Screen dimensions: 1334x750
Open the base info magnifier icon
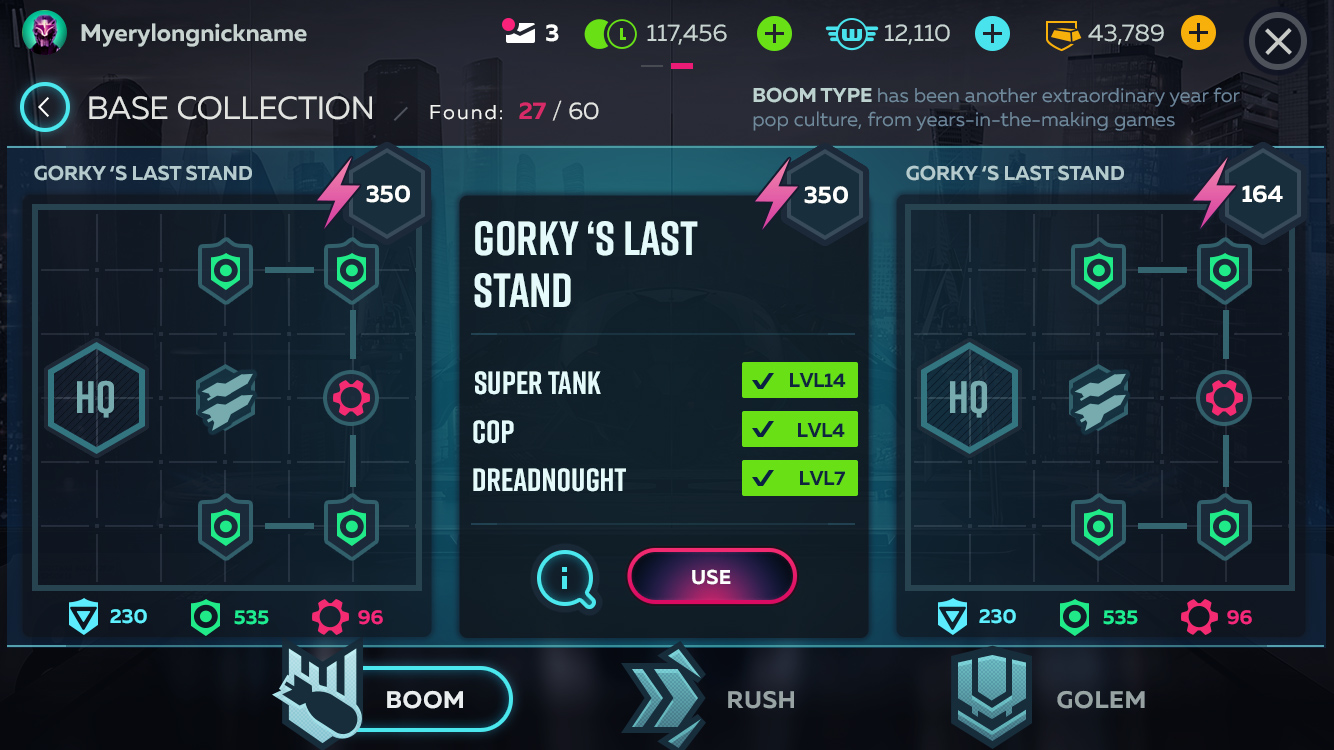[x=566, y=577]
